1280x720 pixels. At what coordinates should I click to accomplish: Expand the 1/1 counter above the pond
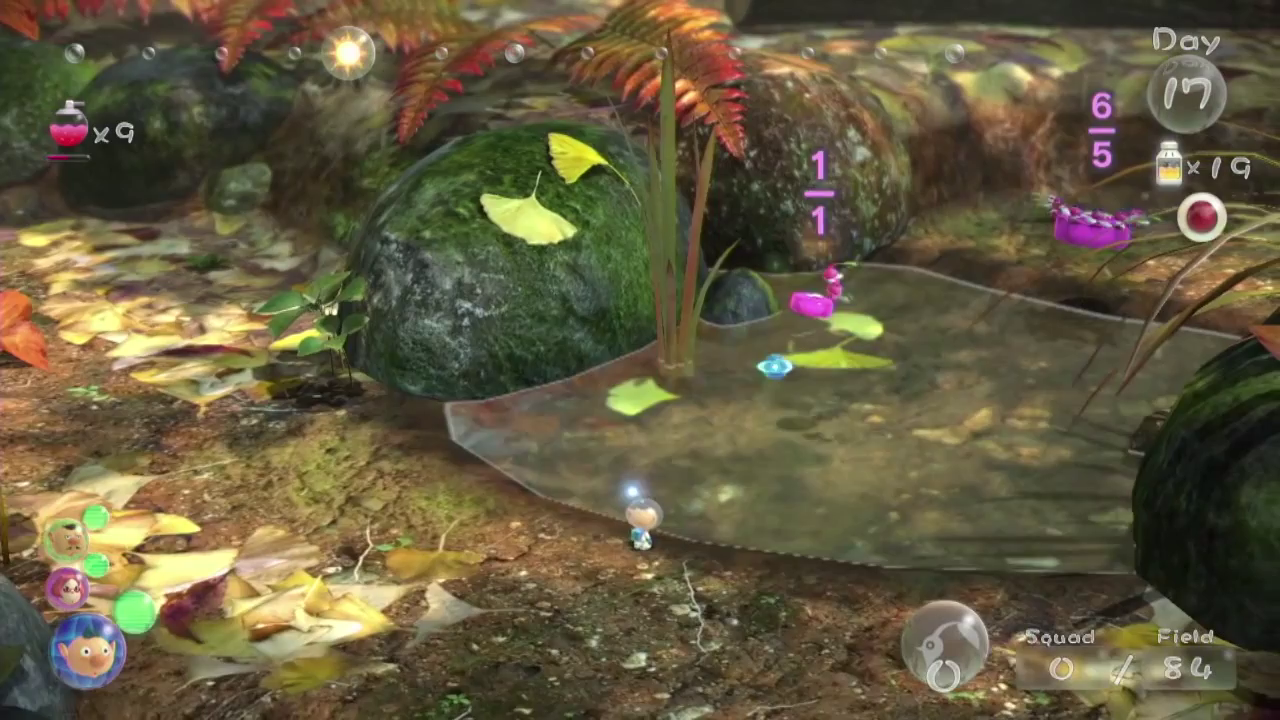click(818, 190)
